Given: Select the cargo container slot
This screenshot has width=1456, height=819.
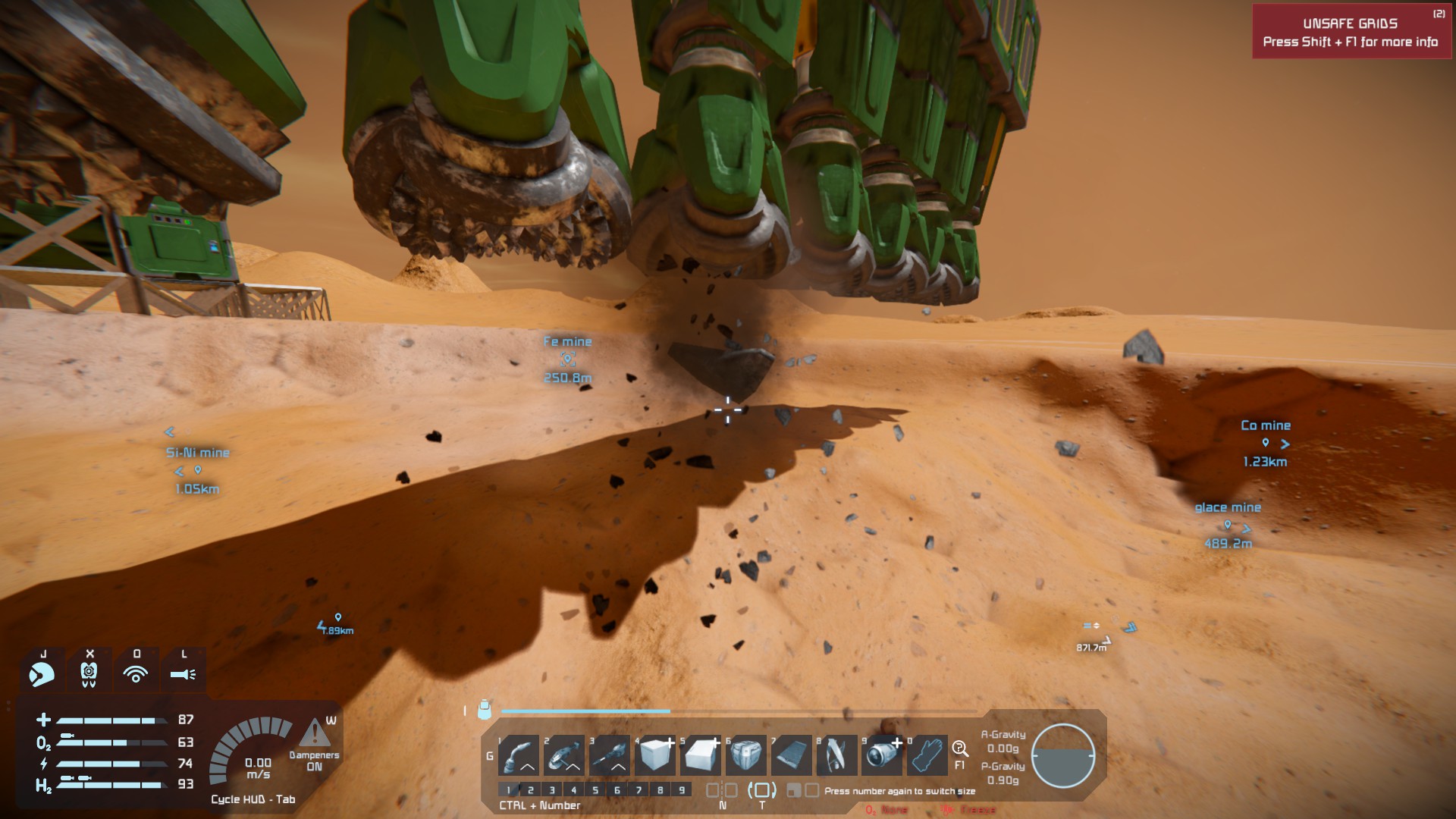Looking at the screenshot, I should coord(746,755).
